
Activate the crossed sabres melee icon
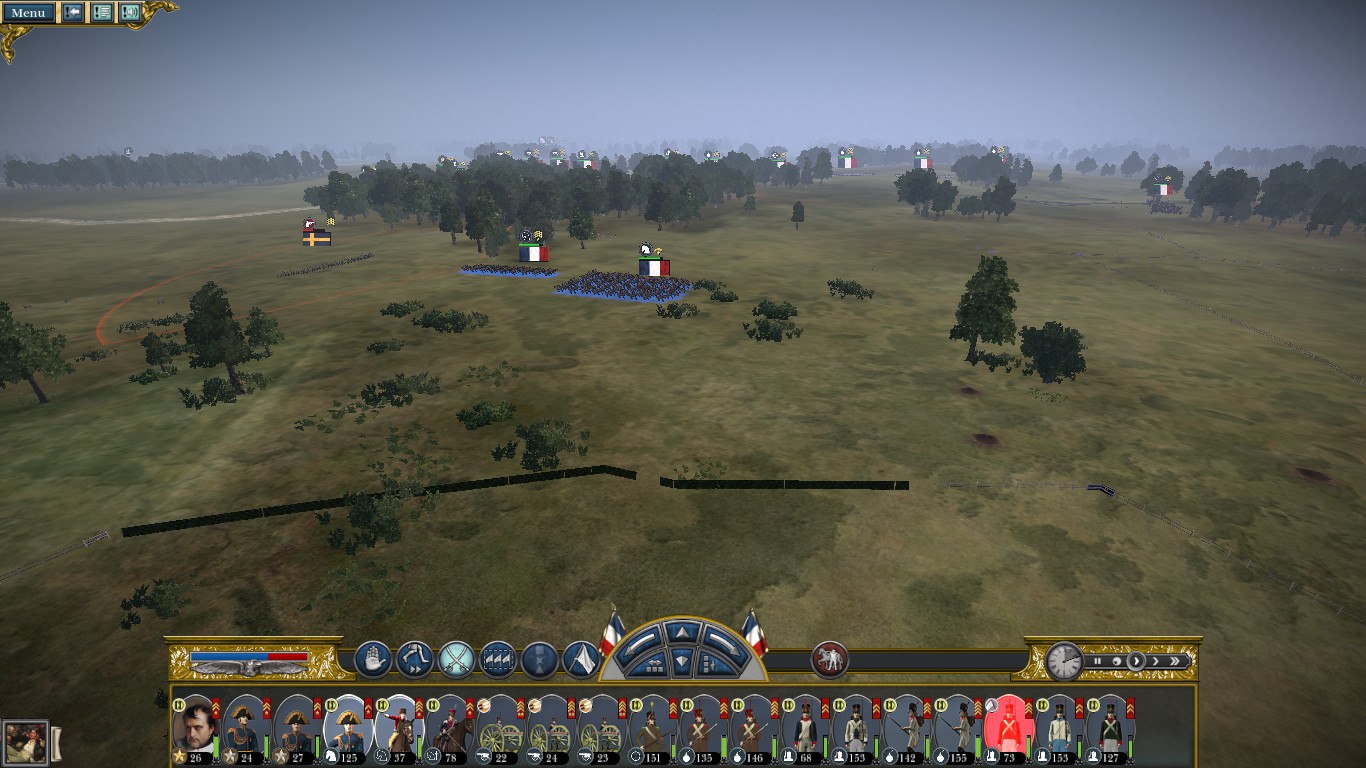point(456,659)
